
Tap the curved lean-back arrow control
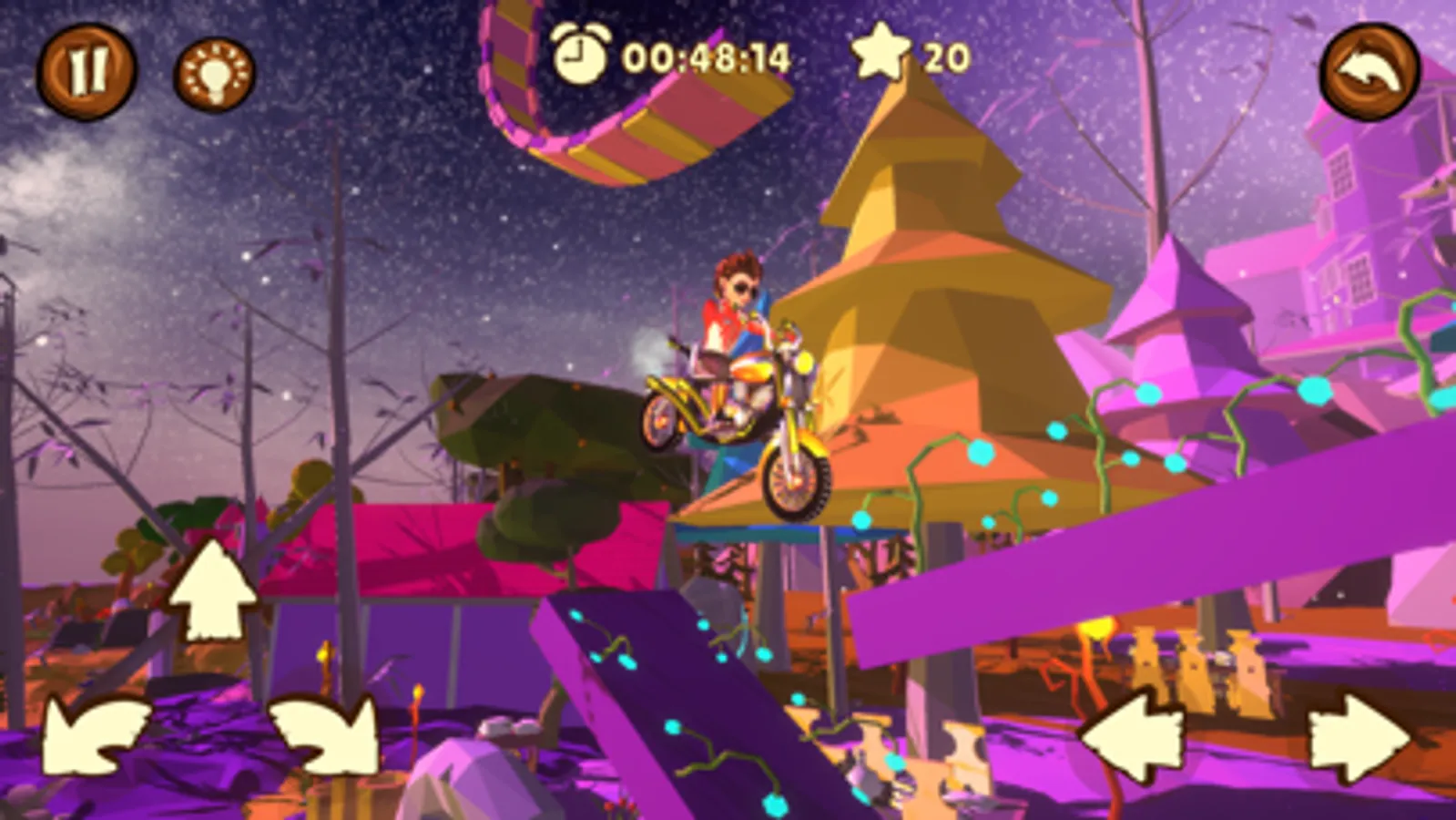[x=91, y=732]
